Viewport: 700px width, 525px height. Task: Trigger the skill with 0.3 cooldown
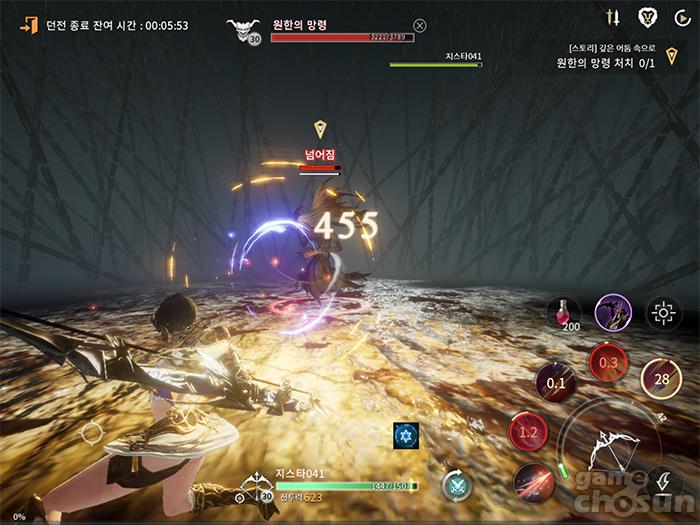click(x=607, y=362)
